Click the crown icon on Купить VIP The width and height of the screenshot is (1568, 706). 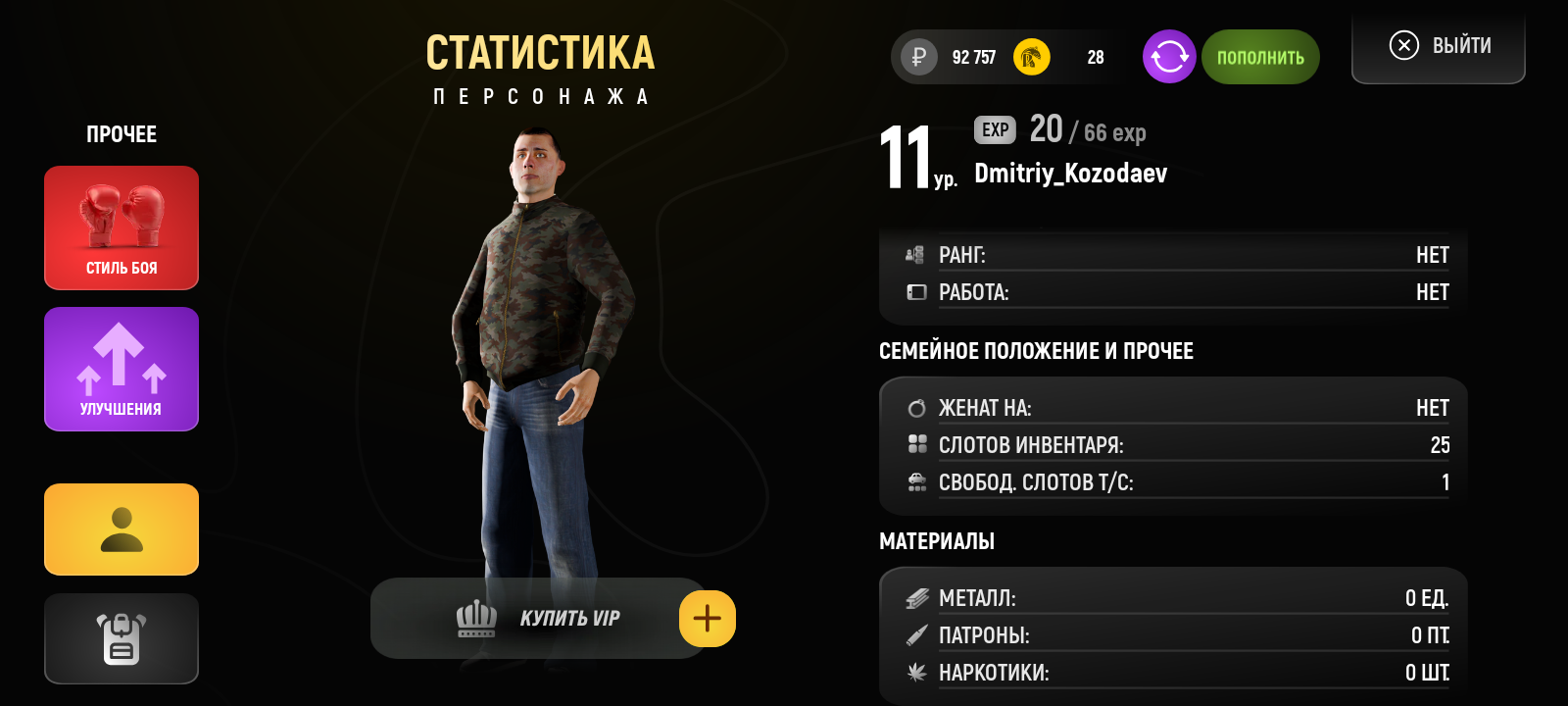[477, 618]
